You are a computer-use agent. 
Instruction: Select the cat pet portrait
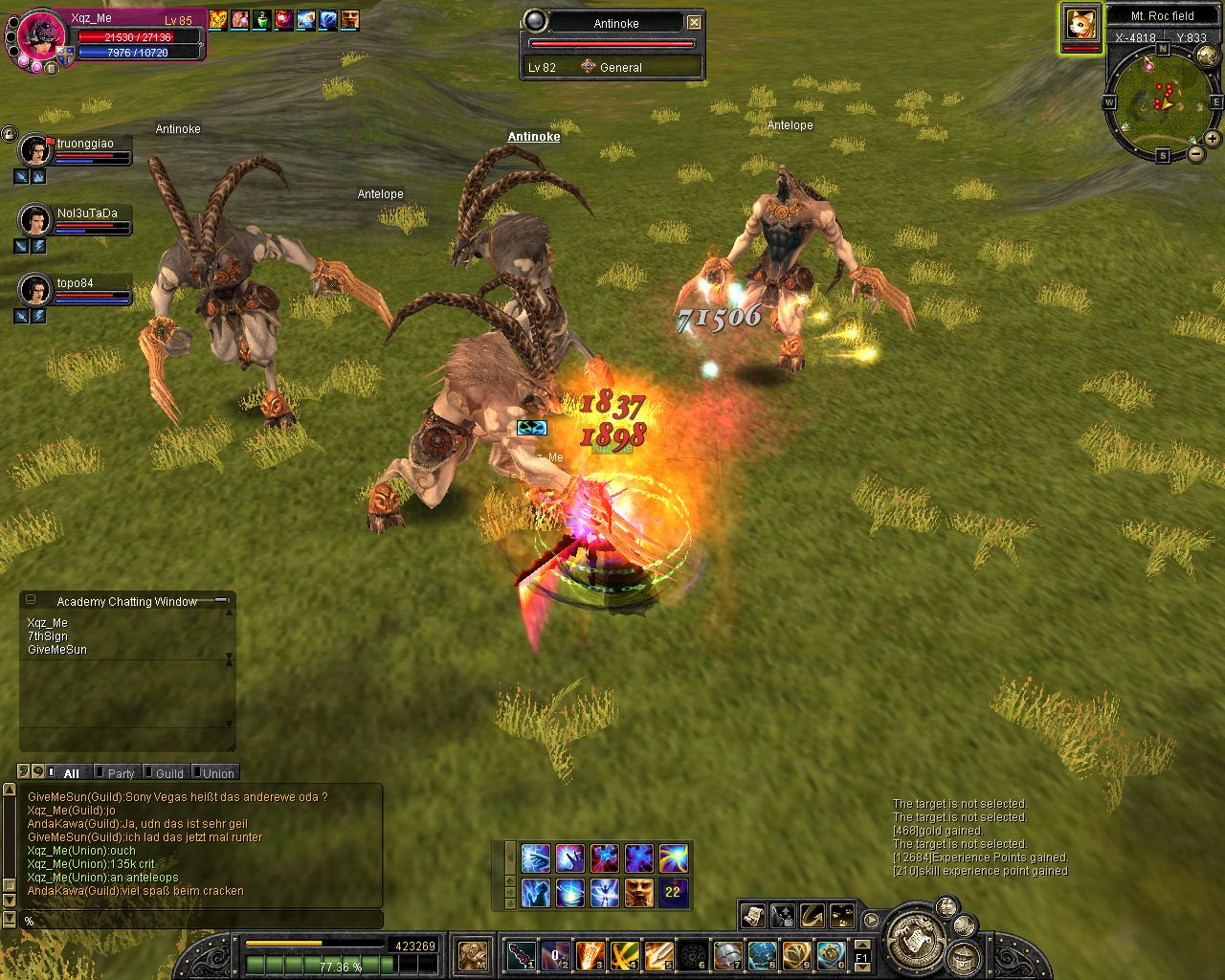point(1080,23)
